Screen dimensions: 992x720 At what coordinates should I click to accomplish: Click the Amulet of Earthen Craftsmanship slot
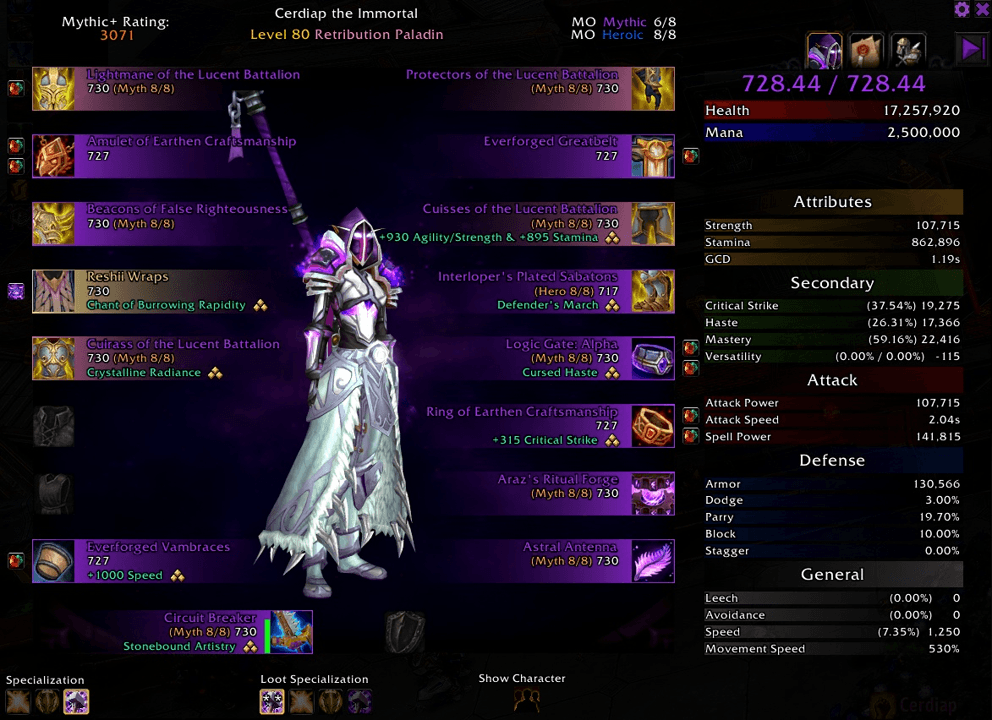pyautogui.click(x=53, y=156)
